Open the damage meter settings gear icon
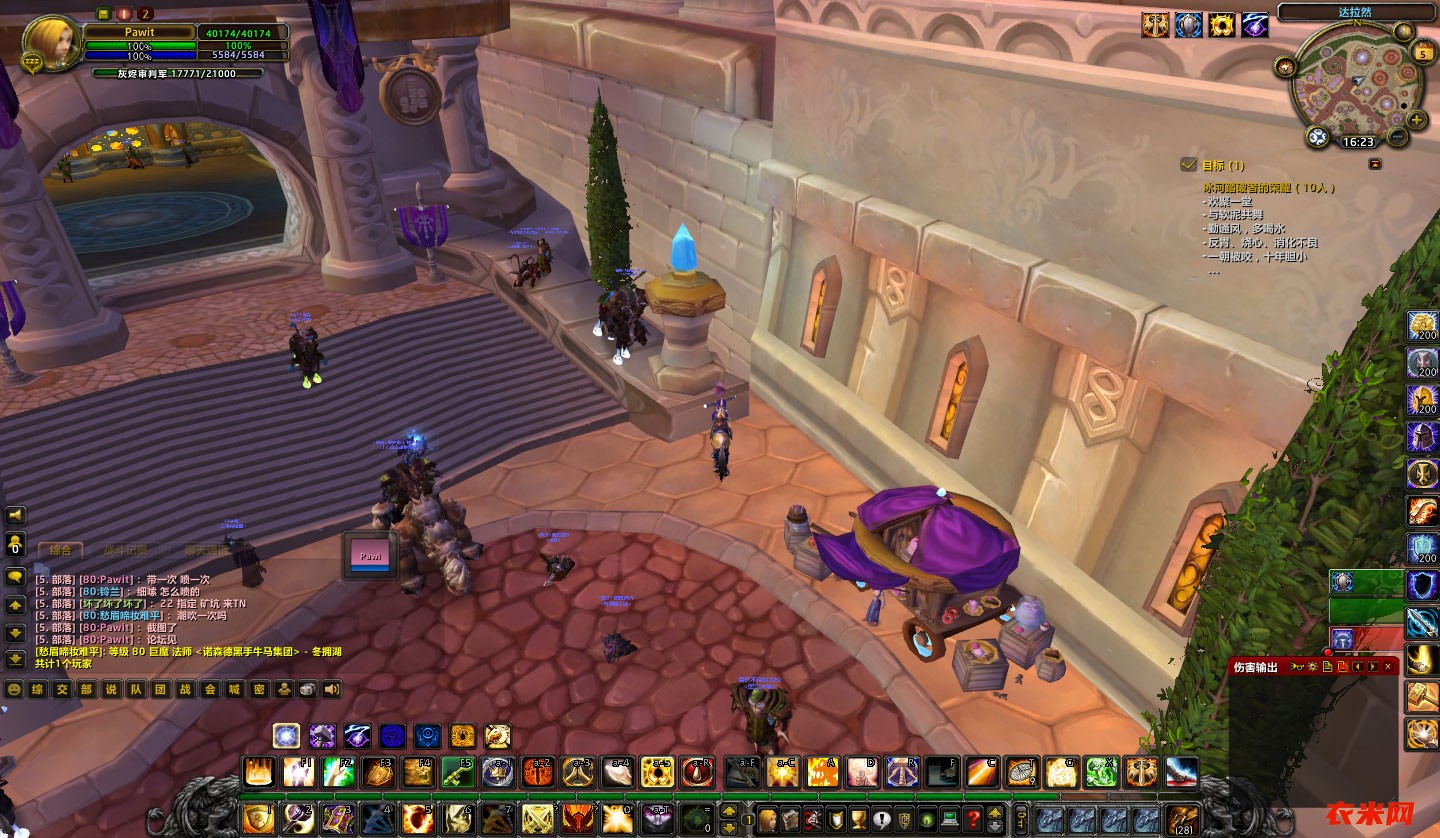Image resolution: width=1440 pixels, height=838 pixels. tap(1312, 666)
